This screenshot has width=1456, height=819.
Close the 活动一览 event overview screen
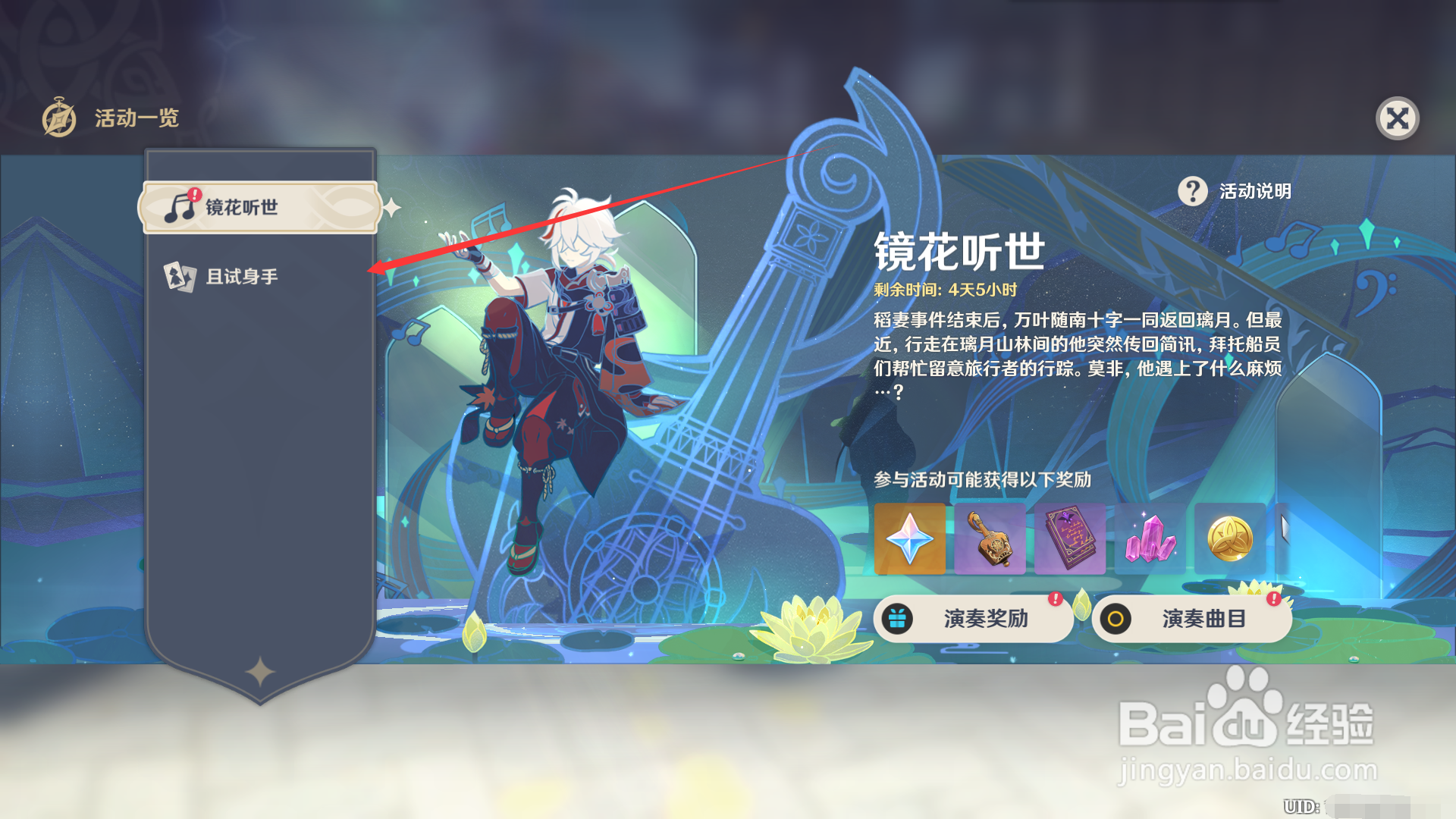pyautogui.click(x=1399, y=118)
